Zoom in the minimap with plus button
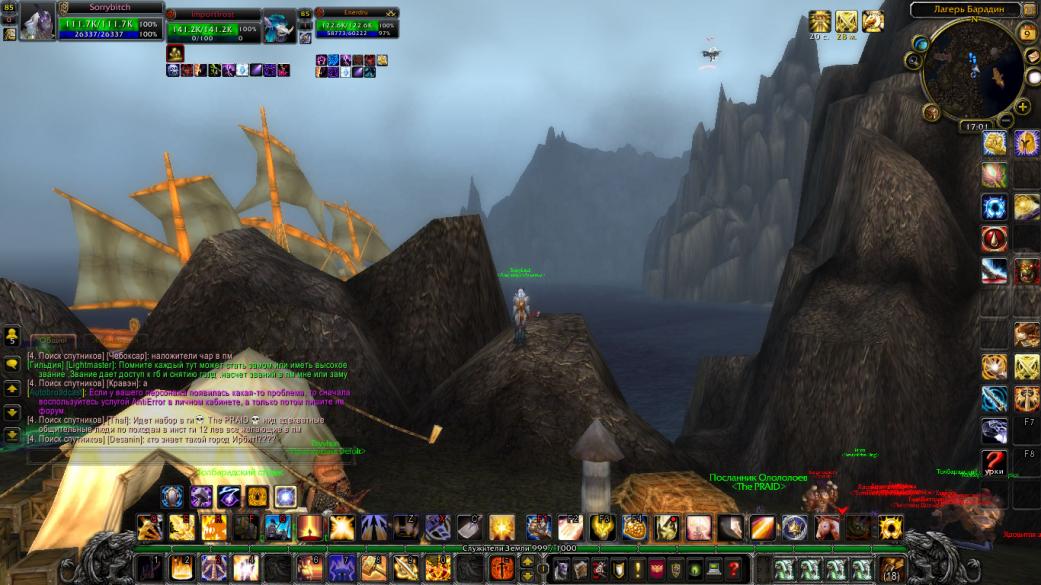The image size is (1041, 585). point(1023,107)
